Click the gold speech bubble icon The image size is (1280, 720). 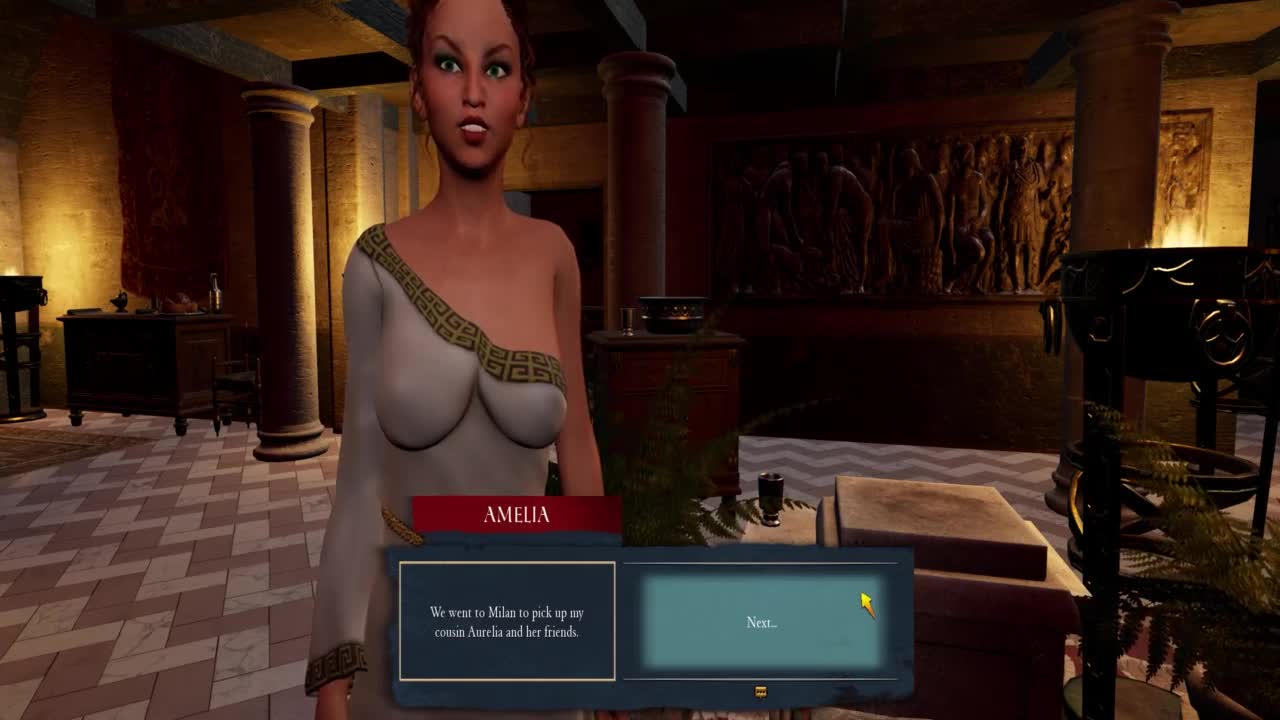[x=761, y=692]
